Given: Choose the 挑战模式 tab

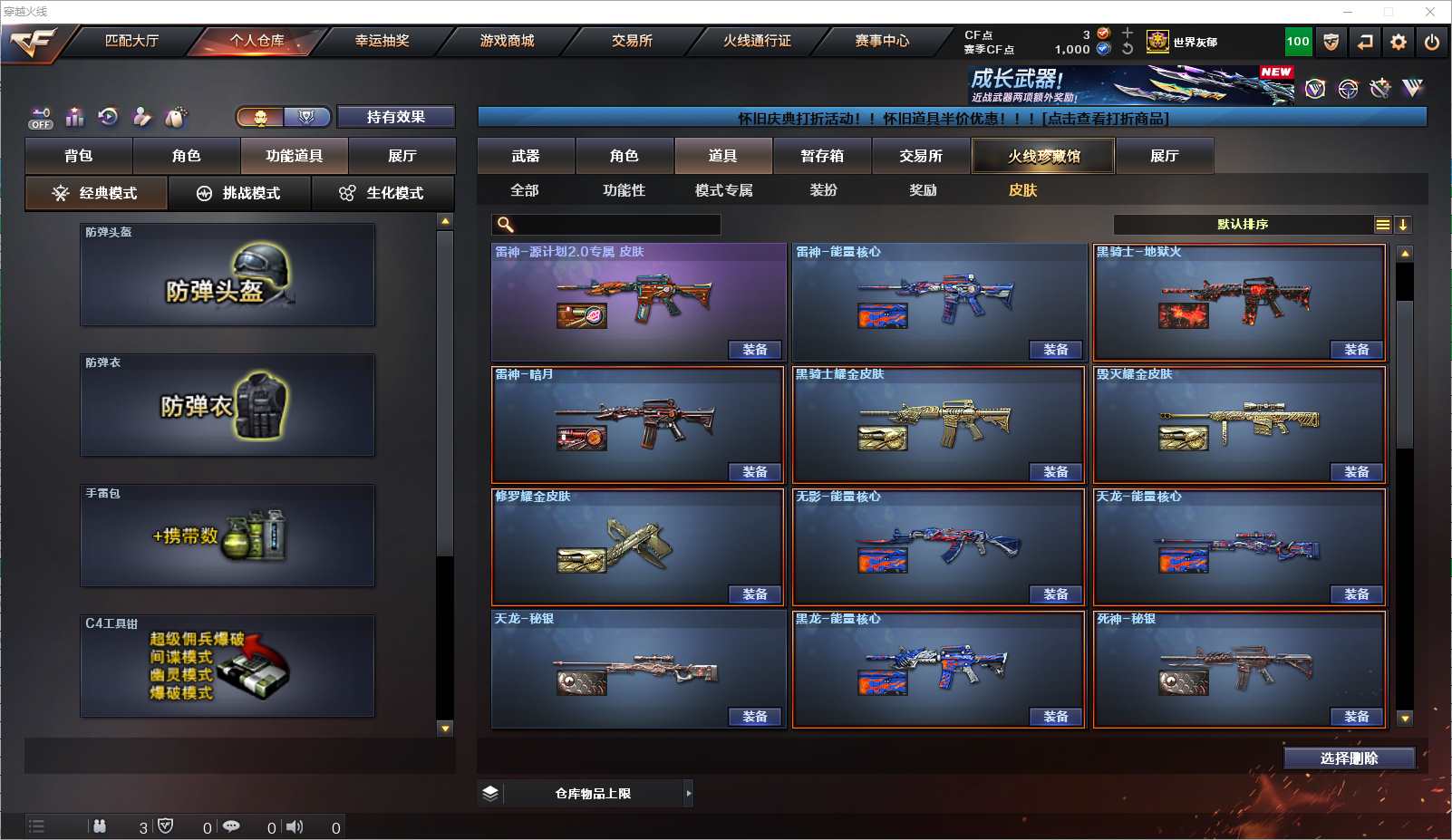Looking at the screenshot, I should coord(239,193).
